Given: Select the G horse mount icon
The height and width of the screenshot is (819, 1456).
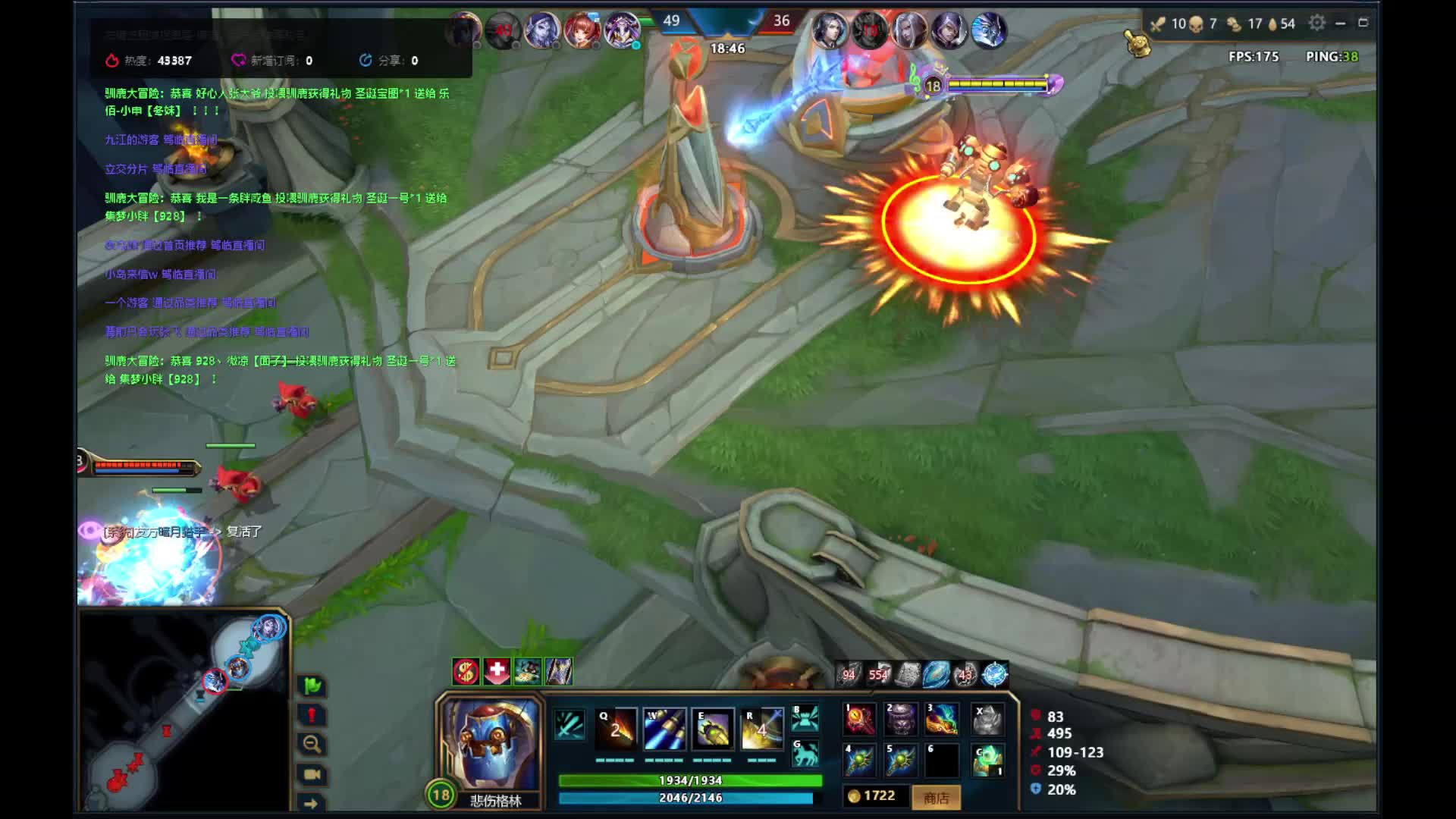Looking at the screenshot, I should pyautogui.click(x=805, y=754).
